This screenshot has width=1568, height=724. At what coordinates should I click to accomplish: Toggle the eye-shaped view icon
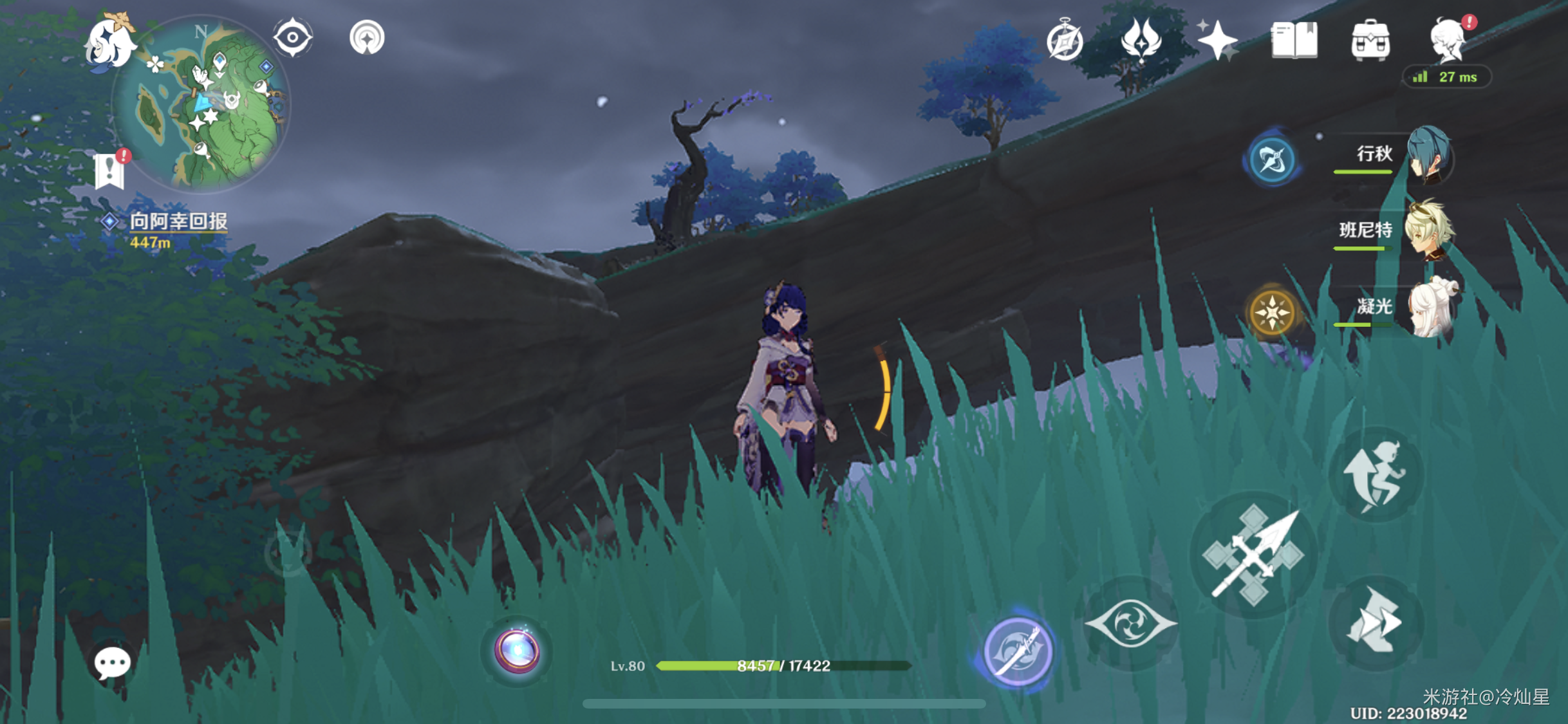[x=293, y=37]
